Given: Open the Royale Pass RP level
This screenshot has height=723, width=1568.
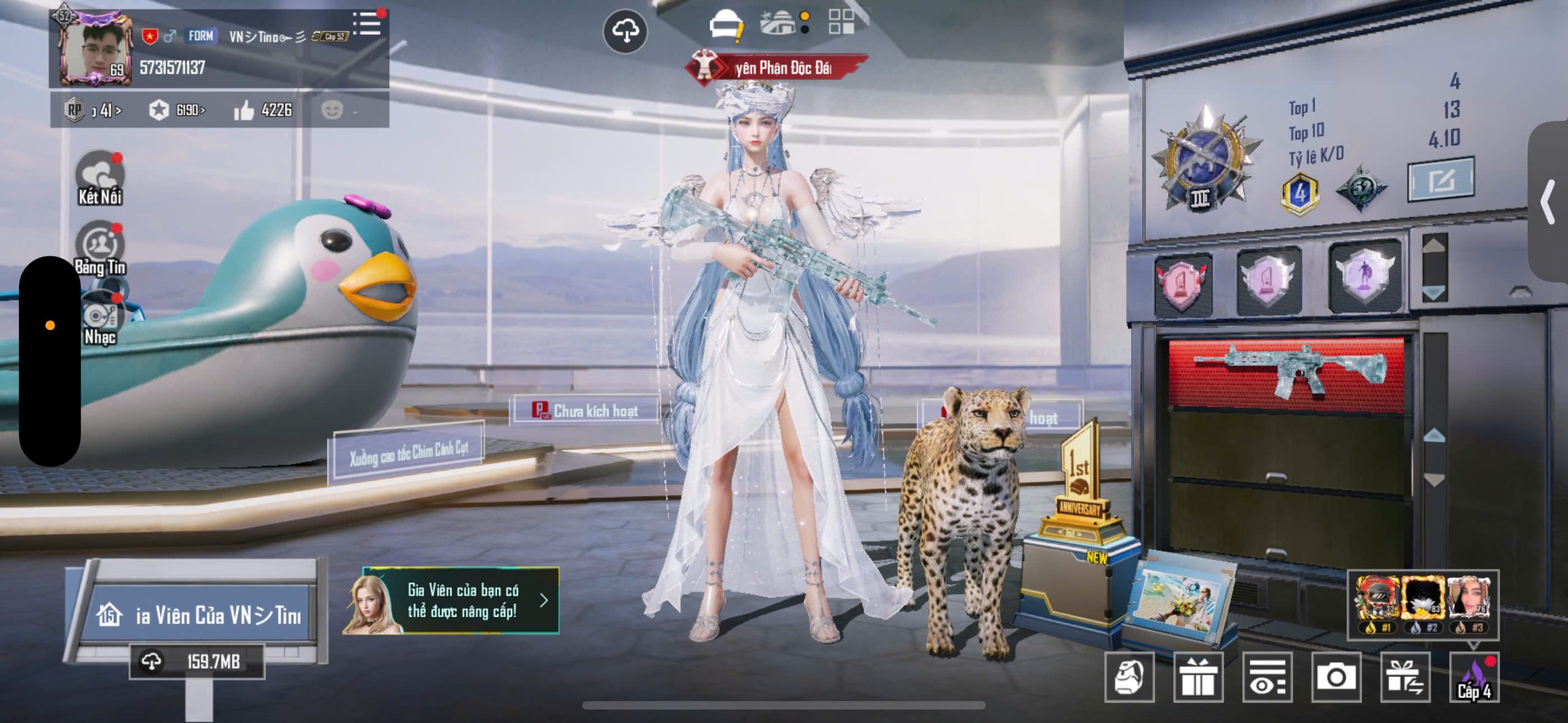Looking at the screenshot, I should pos(93,111).
